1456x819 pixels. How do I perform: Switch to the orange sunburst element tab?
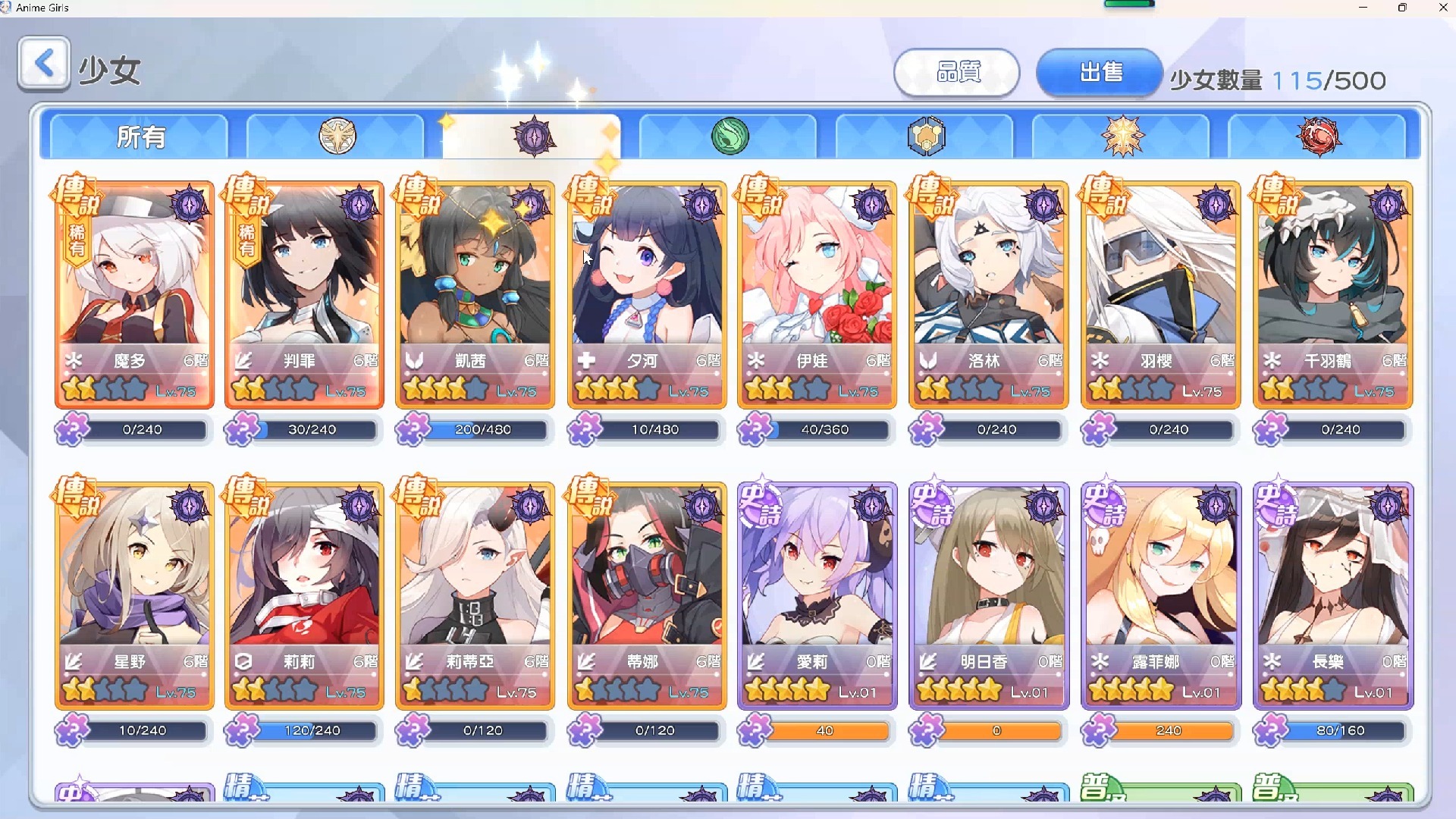[1122, 137]
